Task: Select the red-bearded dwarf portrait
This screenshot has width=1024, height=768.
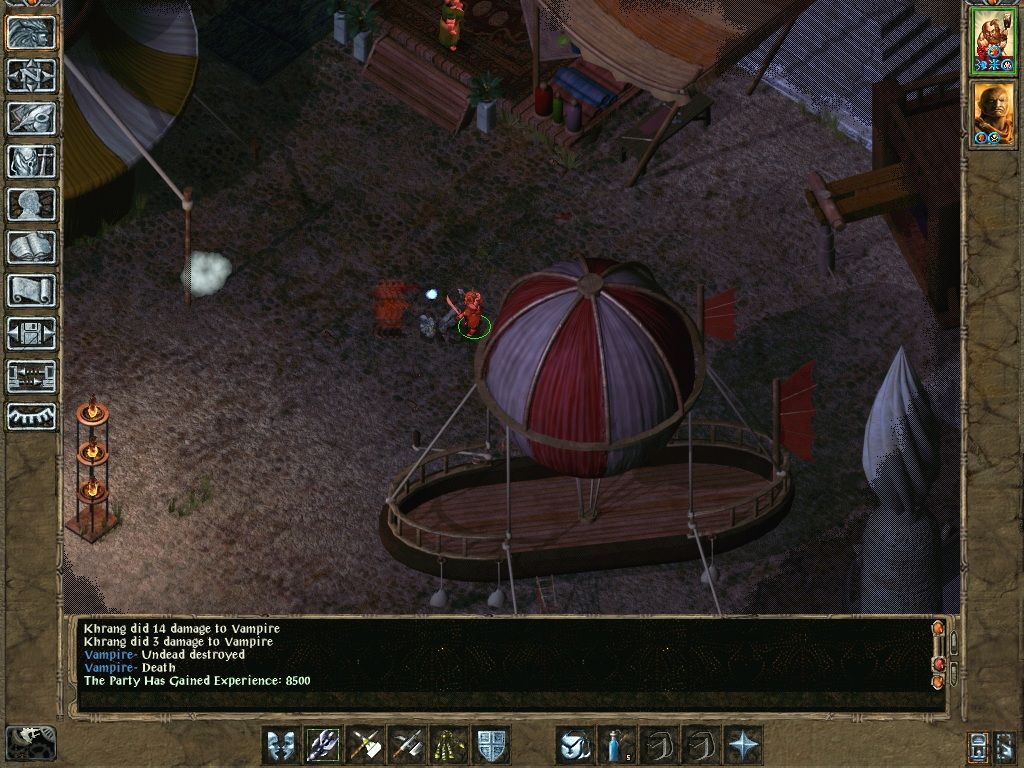Action: coord(993,41)
